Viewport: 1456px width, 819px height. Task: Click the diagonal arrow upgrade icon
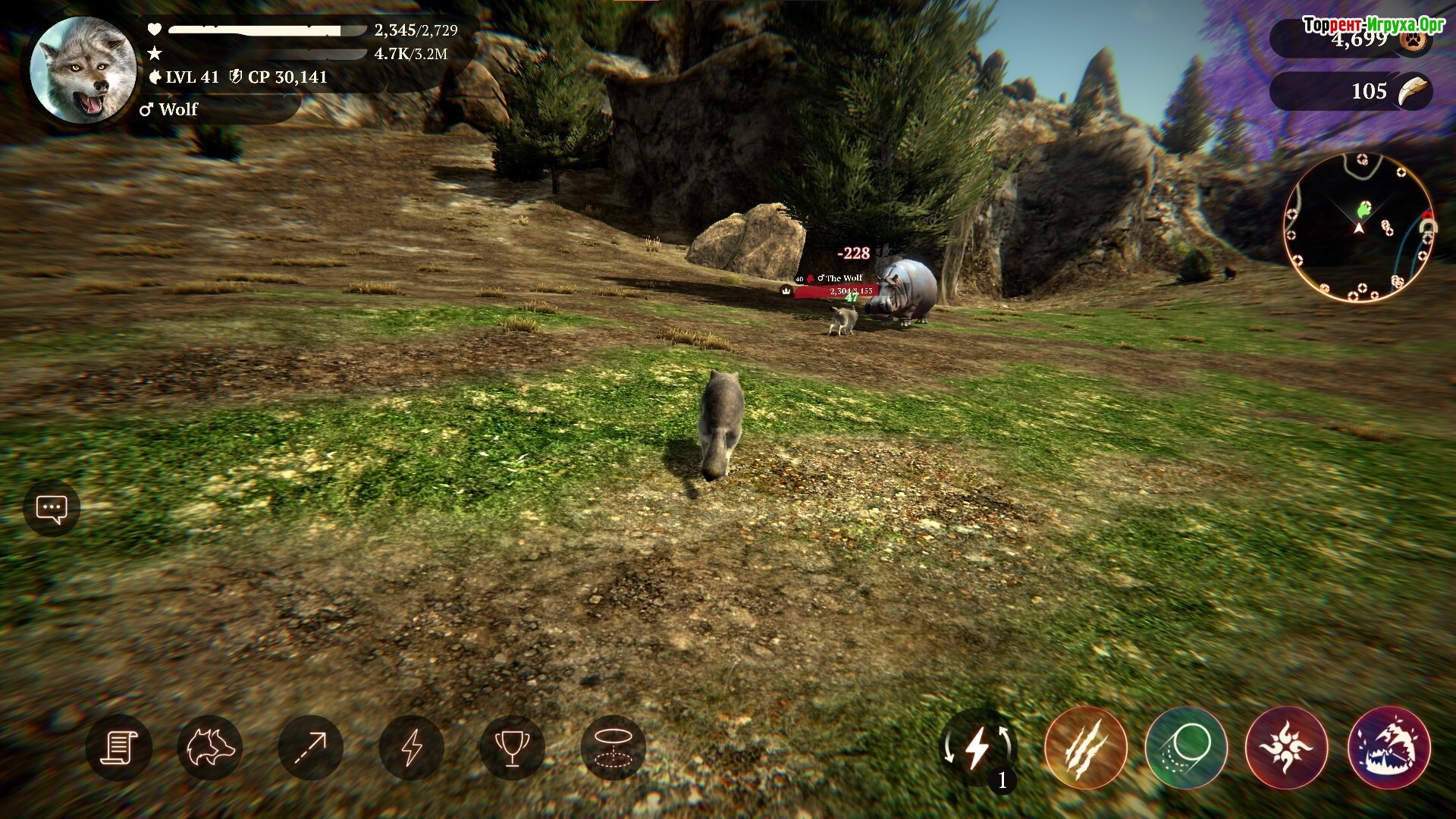pyautogui.click(x=310, y=748)
